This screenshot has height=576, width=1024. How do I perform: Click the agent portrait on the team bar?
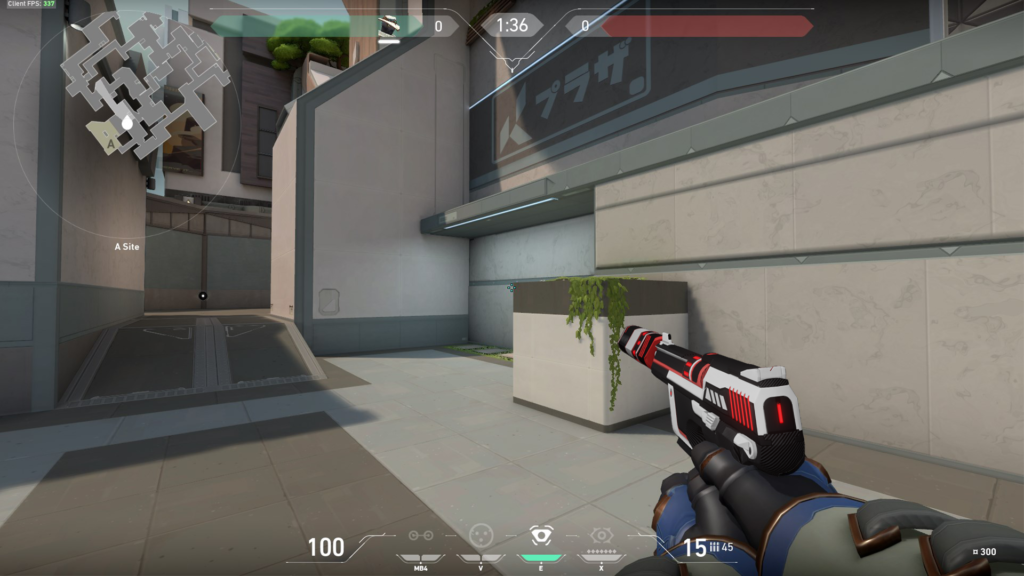coord(389,26)
